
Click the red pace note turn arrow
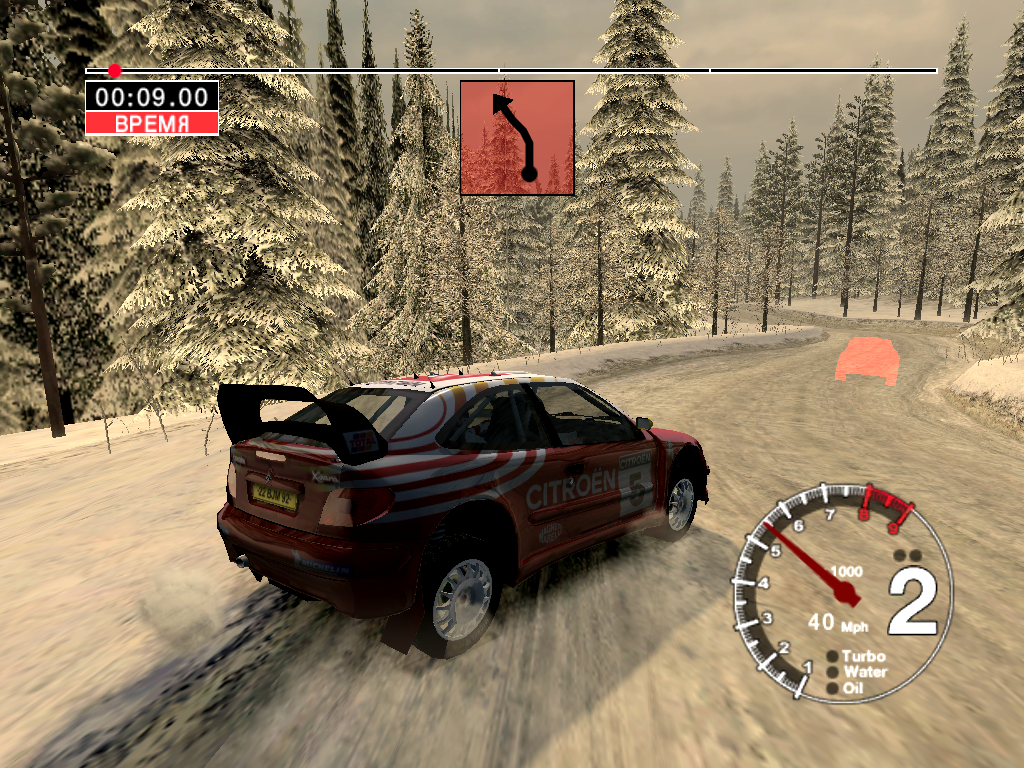tap(517, 137)
